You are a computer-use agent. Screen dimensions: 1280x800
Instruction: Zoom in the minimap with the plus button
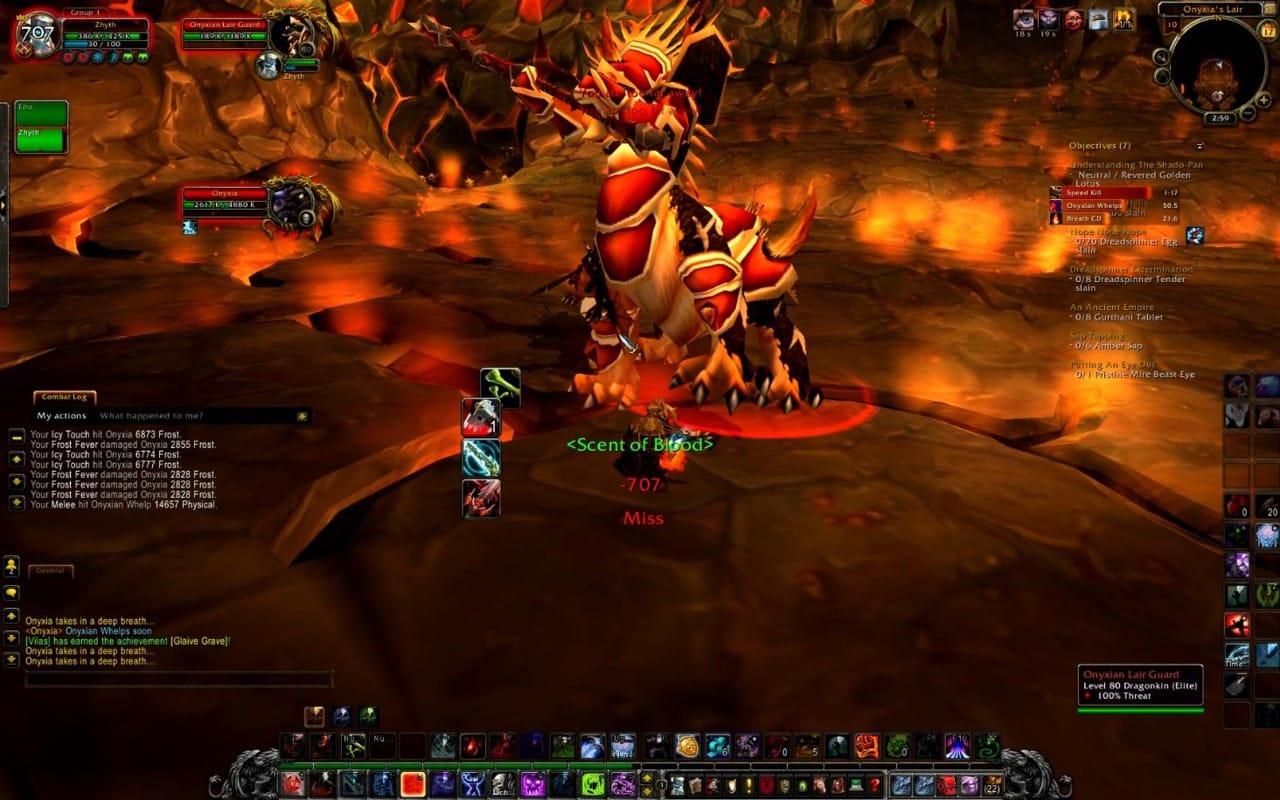click(x=1263, y=99)
